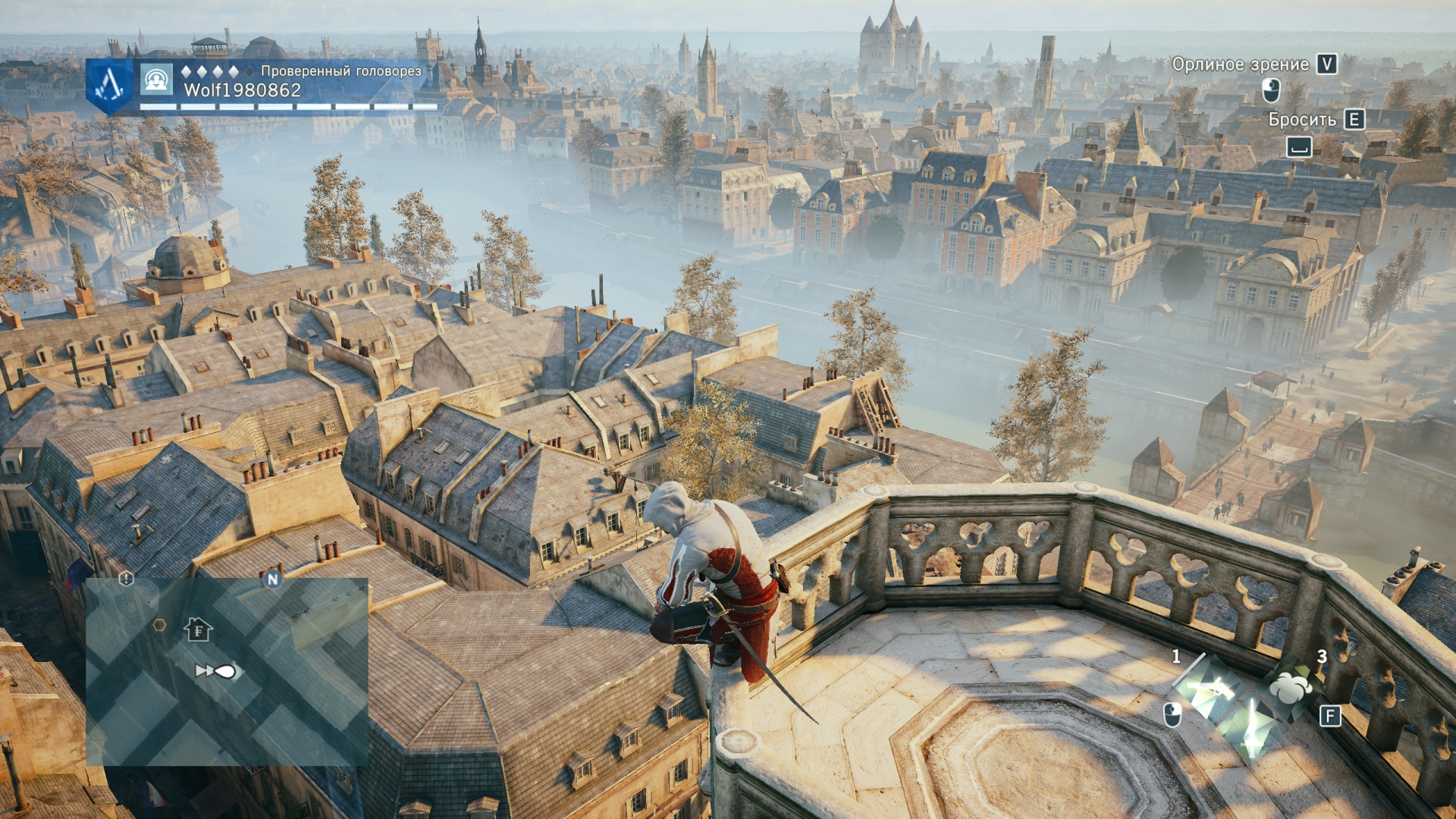Click the north compass indicator on minimap
The width and height of the screenshot is (1456, 819).
pyautogui.click(x=272, y=579)
